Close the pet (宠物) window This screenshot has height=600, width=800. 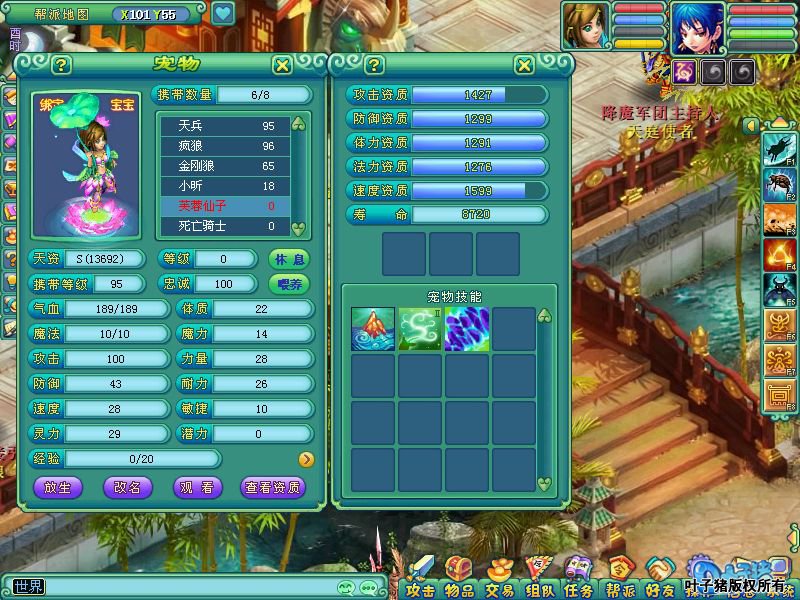click(x=283, y=66)
